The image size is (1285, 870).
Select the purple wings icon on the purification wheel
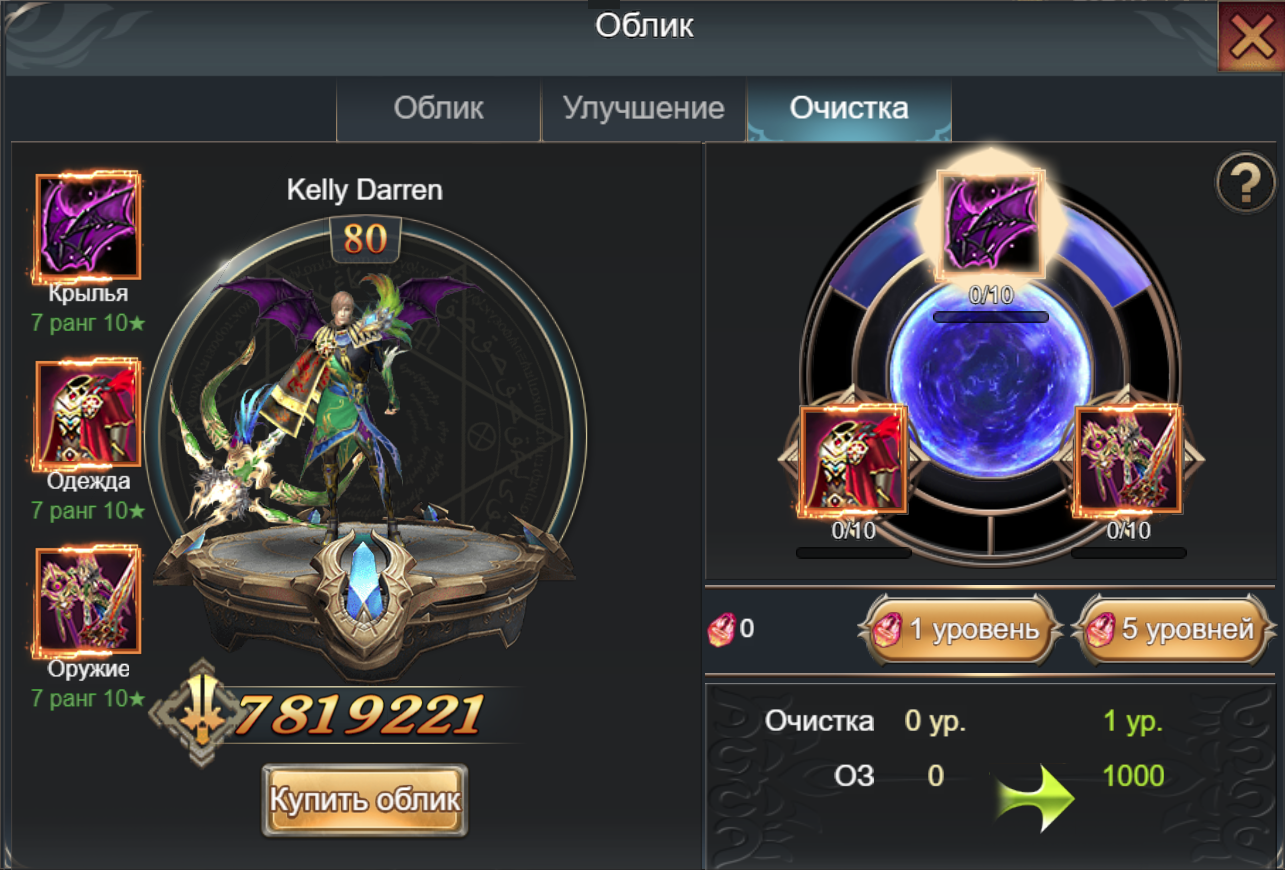(x=990, y=224)
